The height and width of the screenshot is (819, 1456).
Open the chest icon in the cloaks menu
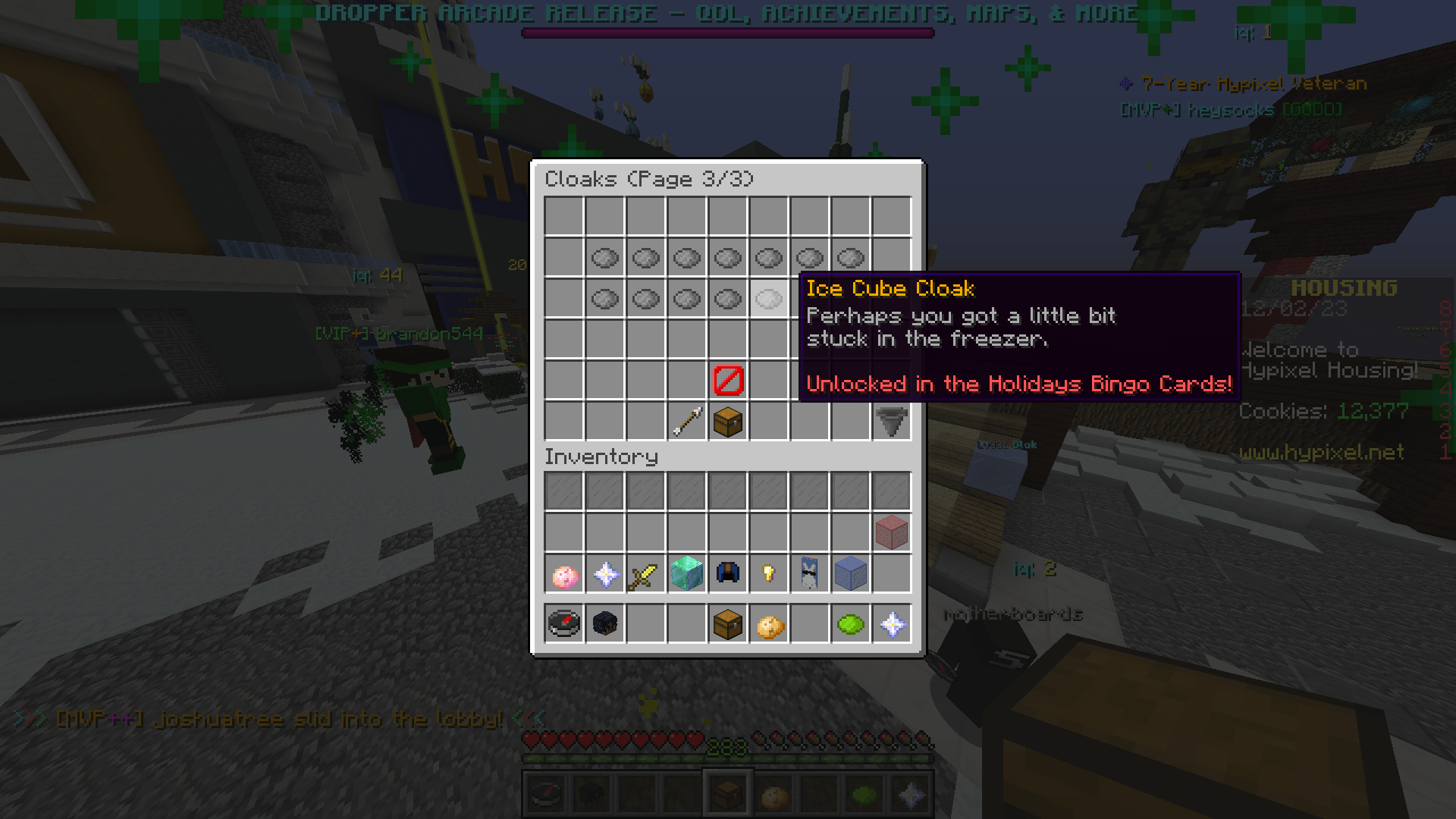(726, 422)
